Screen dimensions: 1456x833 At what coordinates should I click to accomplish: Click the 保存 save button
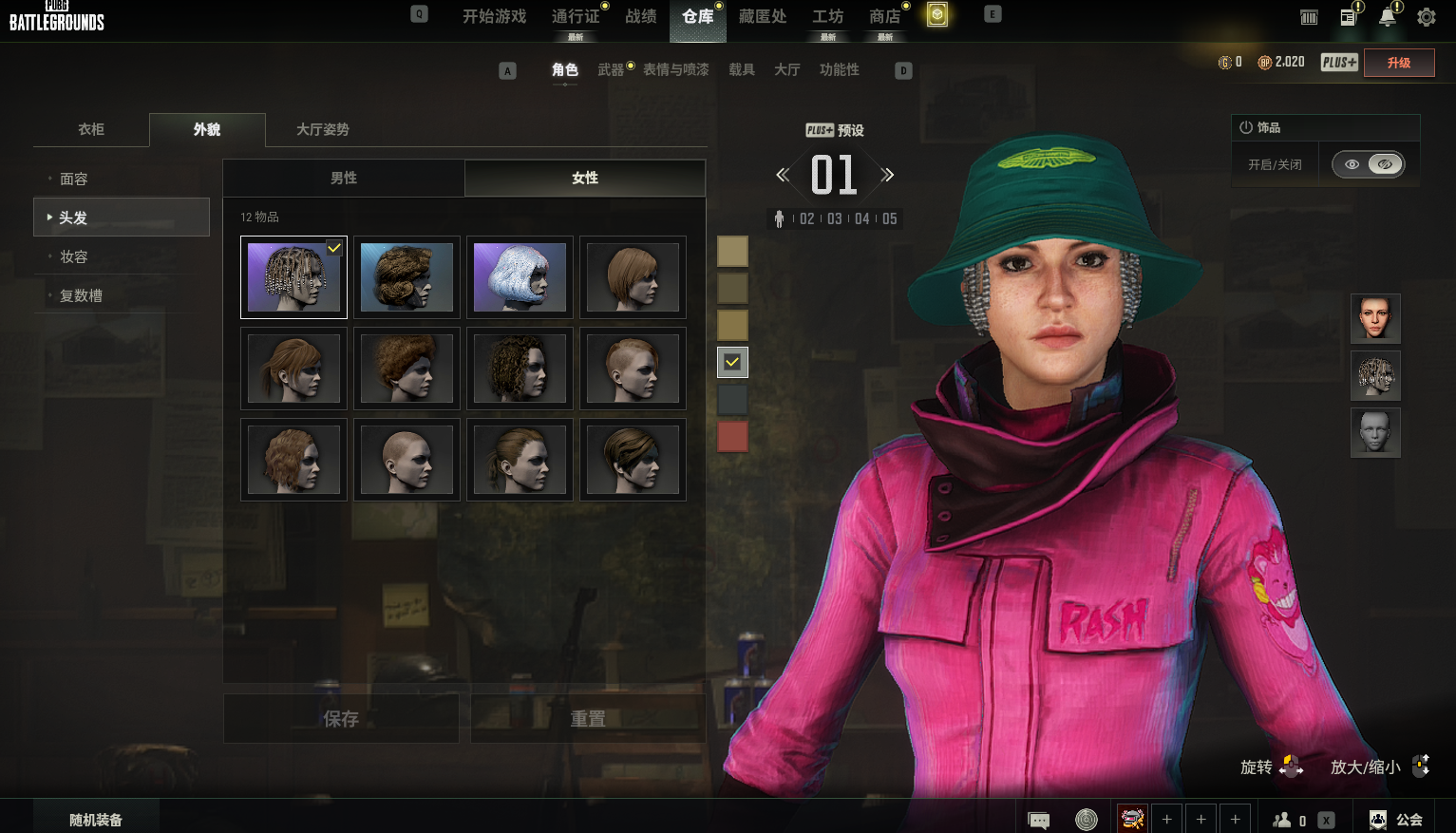click(341, 719)
